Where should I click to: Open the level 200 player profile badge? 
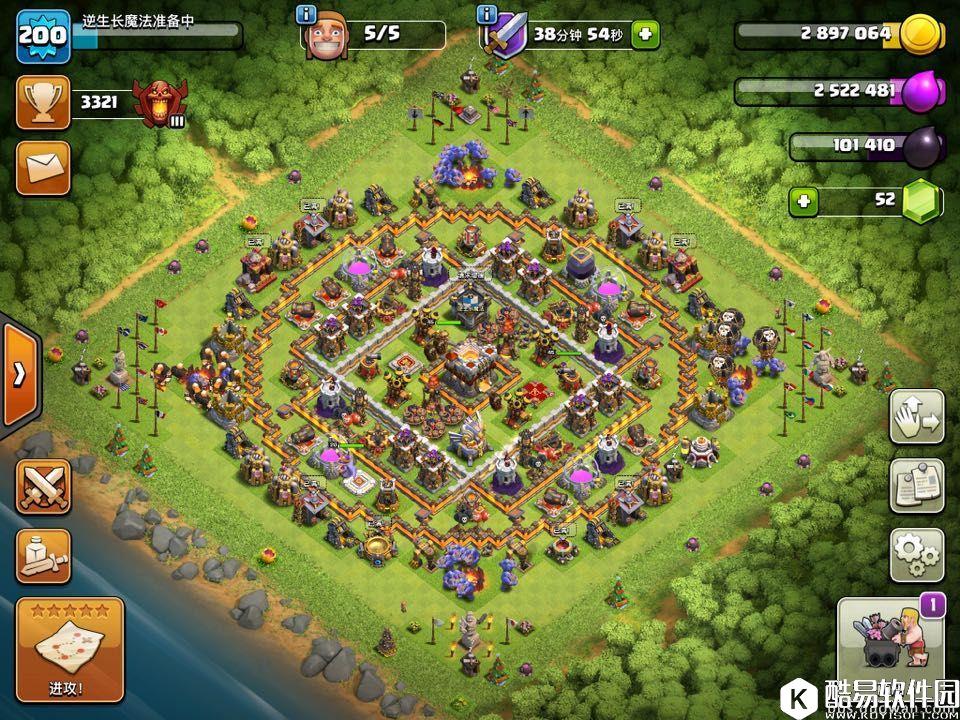point(43,34)
